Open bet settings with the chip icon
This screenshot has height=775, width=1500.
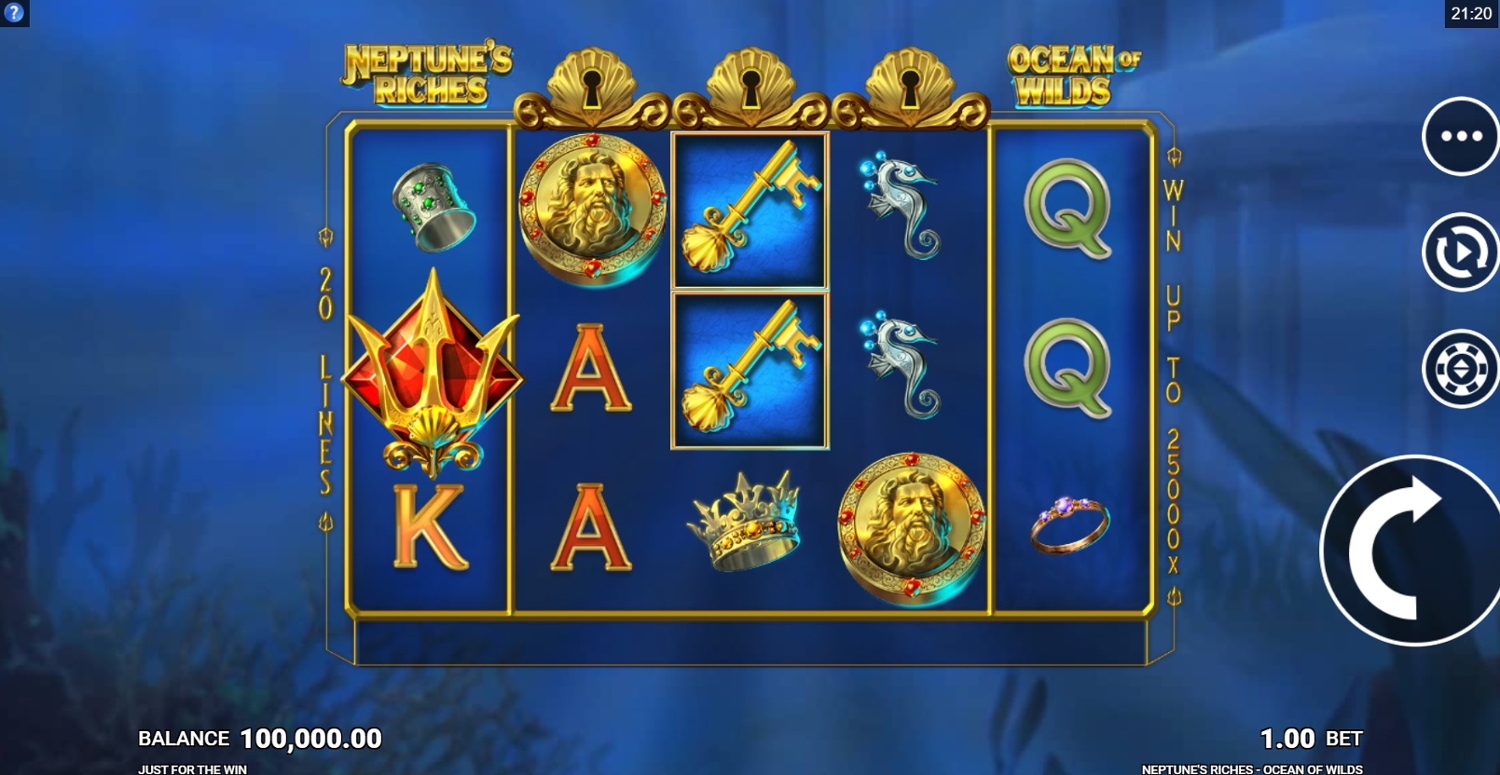[x=1460, y=368]
